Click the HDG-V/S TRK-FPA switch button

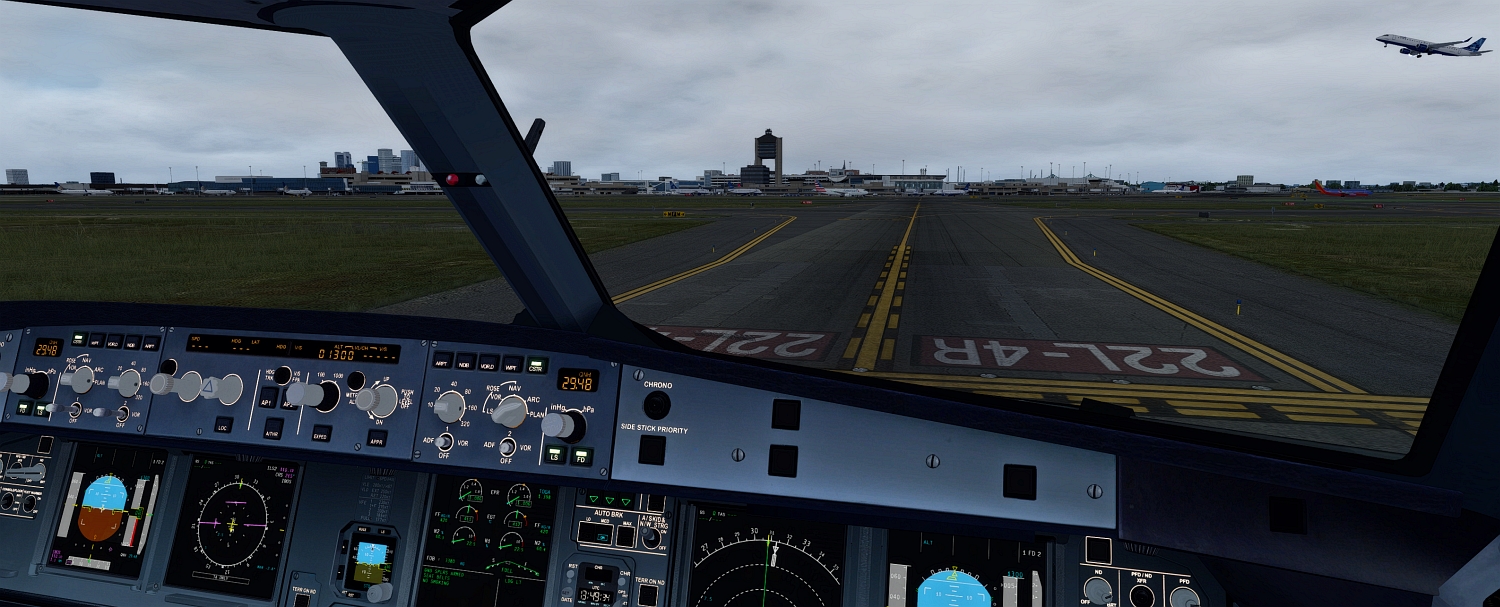pyautogui.click(x=283, y=375)
